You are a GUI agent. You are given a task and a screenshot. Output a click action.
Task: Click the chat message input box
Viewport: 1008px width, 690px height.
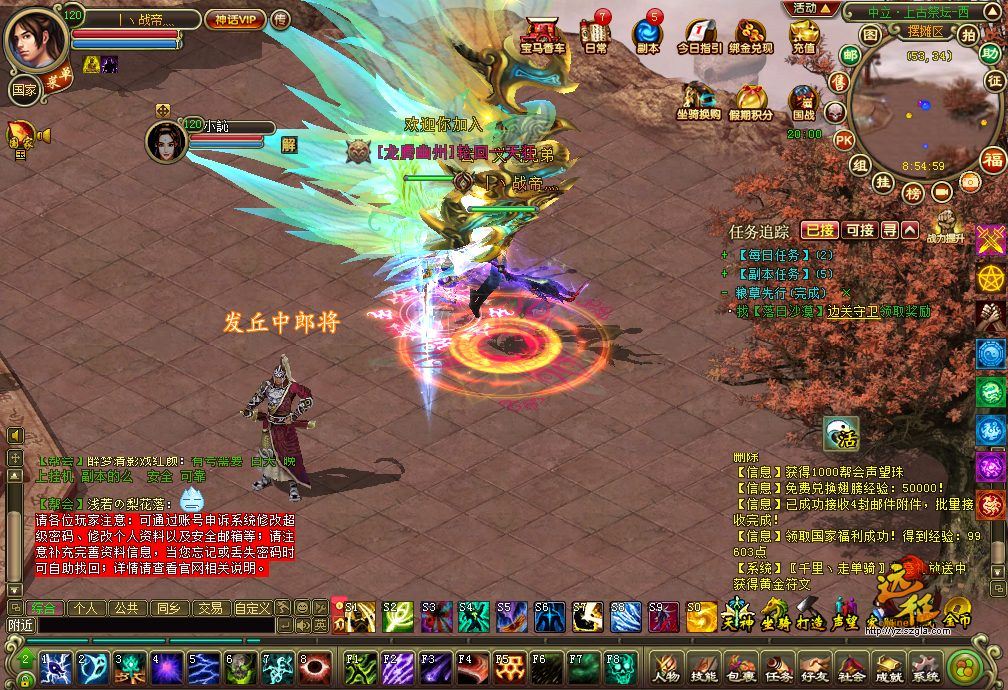coord(150,625)
